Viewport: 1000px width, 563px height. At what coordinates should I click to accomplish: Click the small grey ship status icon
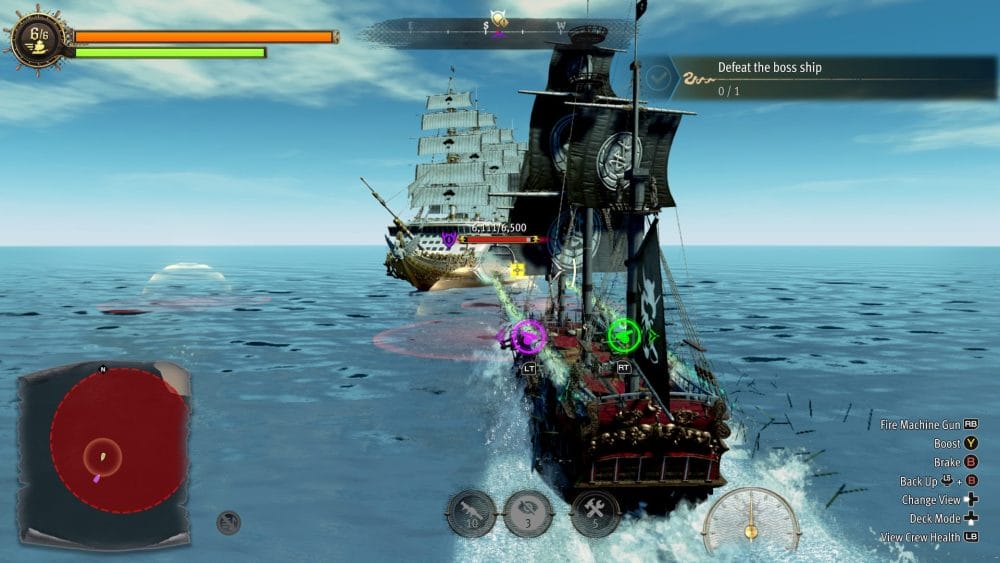(229, 522)
